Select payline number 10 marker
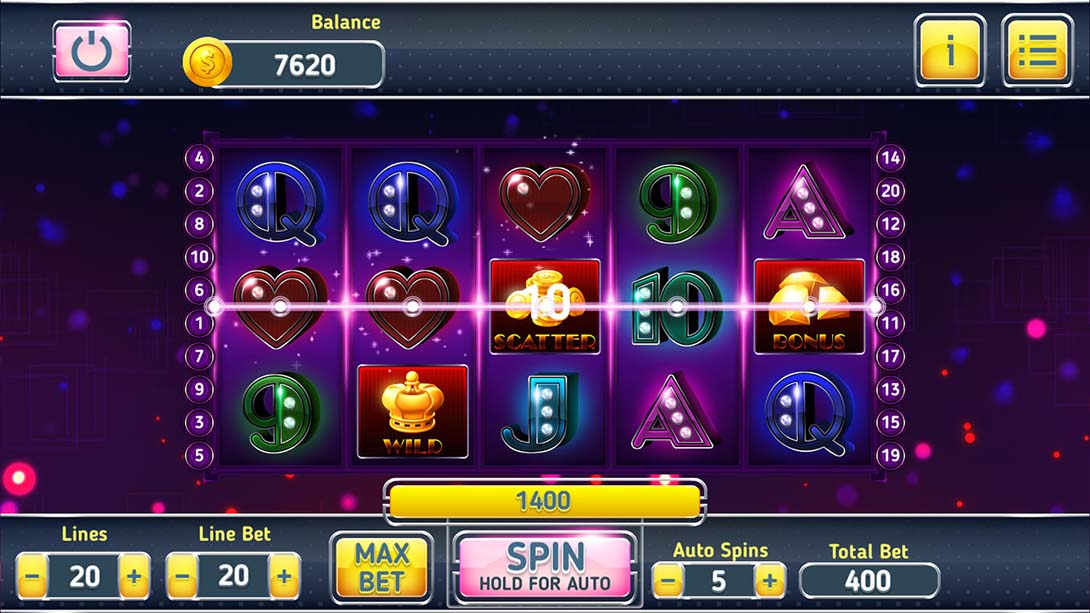 coord(199,257)
